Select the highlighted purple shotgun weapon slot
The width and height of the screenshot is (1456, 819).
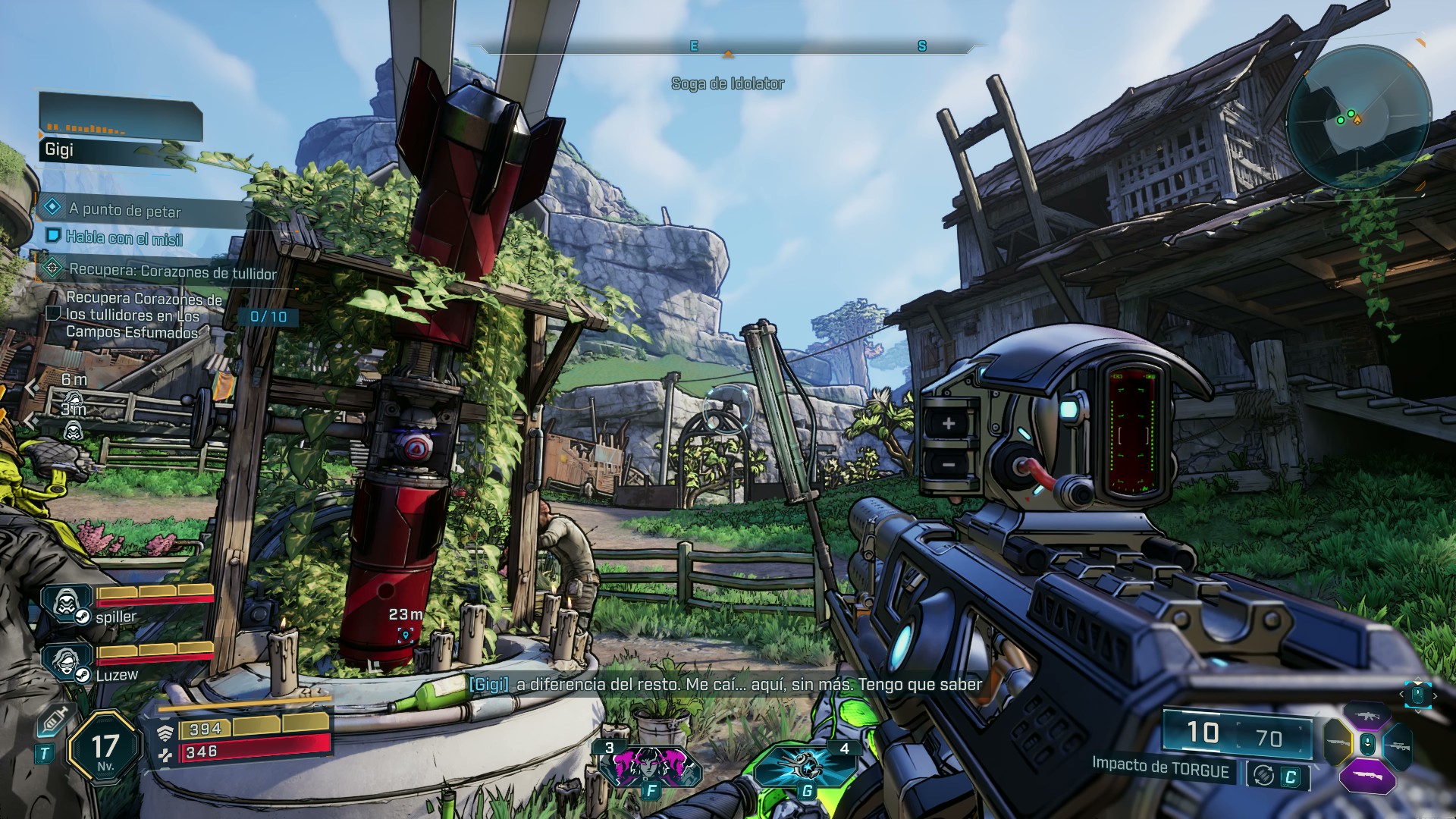[x=1367, y=777]
